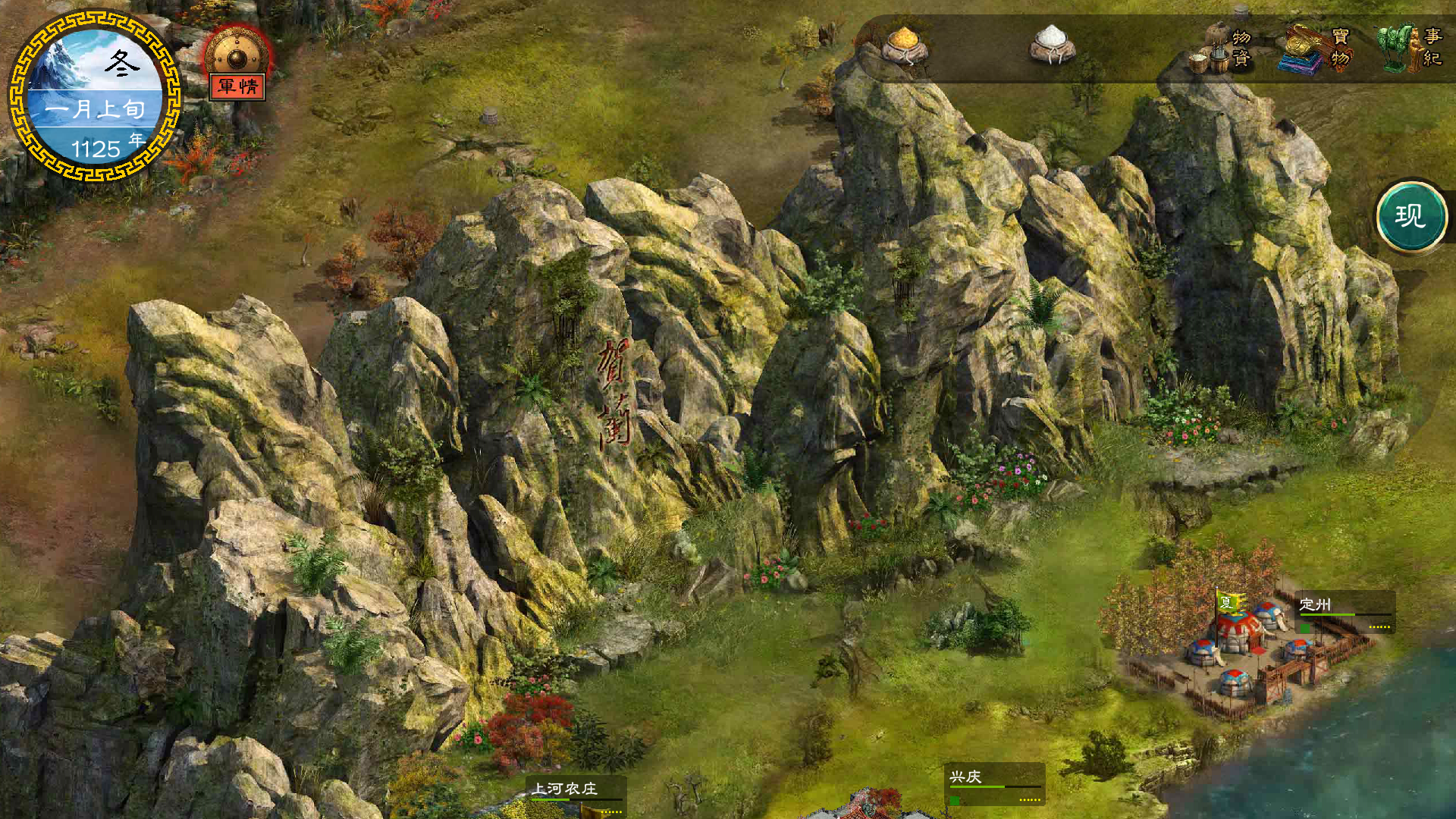Click the white salt resource icon
The image size is (1456, 819).
pyautogui.click(x=1052, y=45)
